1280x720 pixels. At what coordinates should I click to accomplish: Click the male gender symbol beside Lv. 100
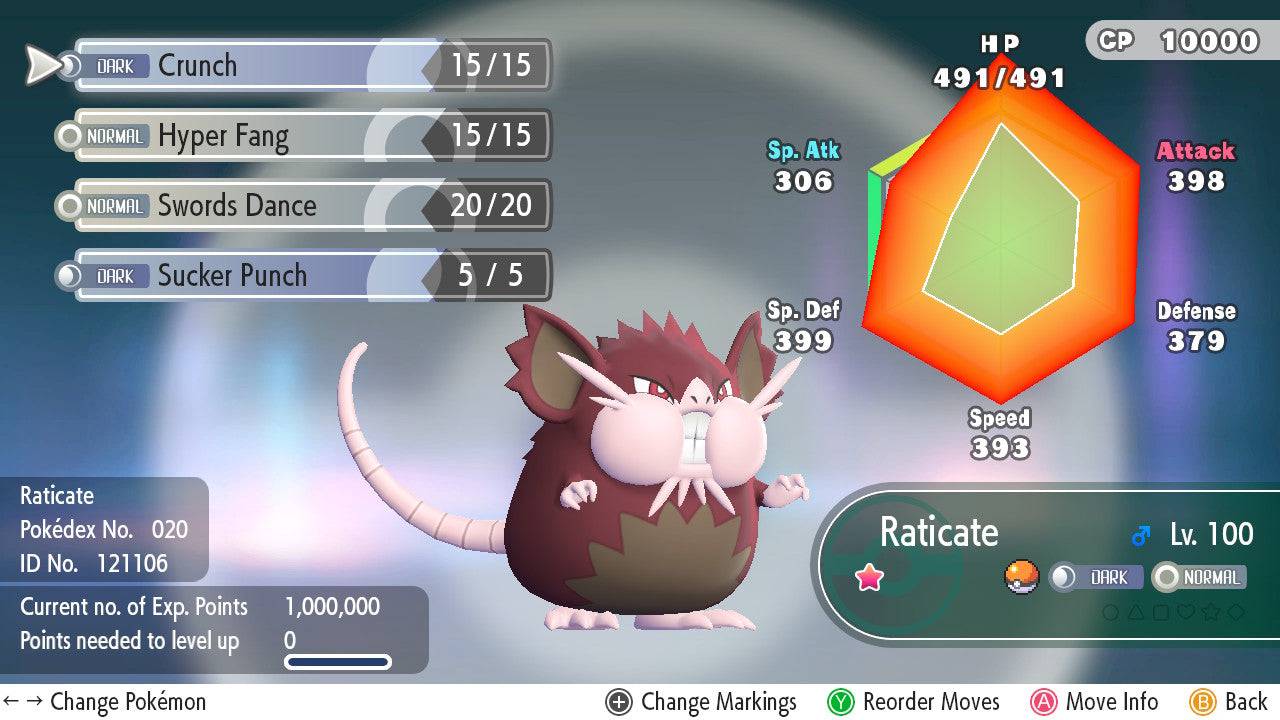1140,534
